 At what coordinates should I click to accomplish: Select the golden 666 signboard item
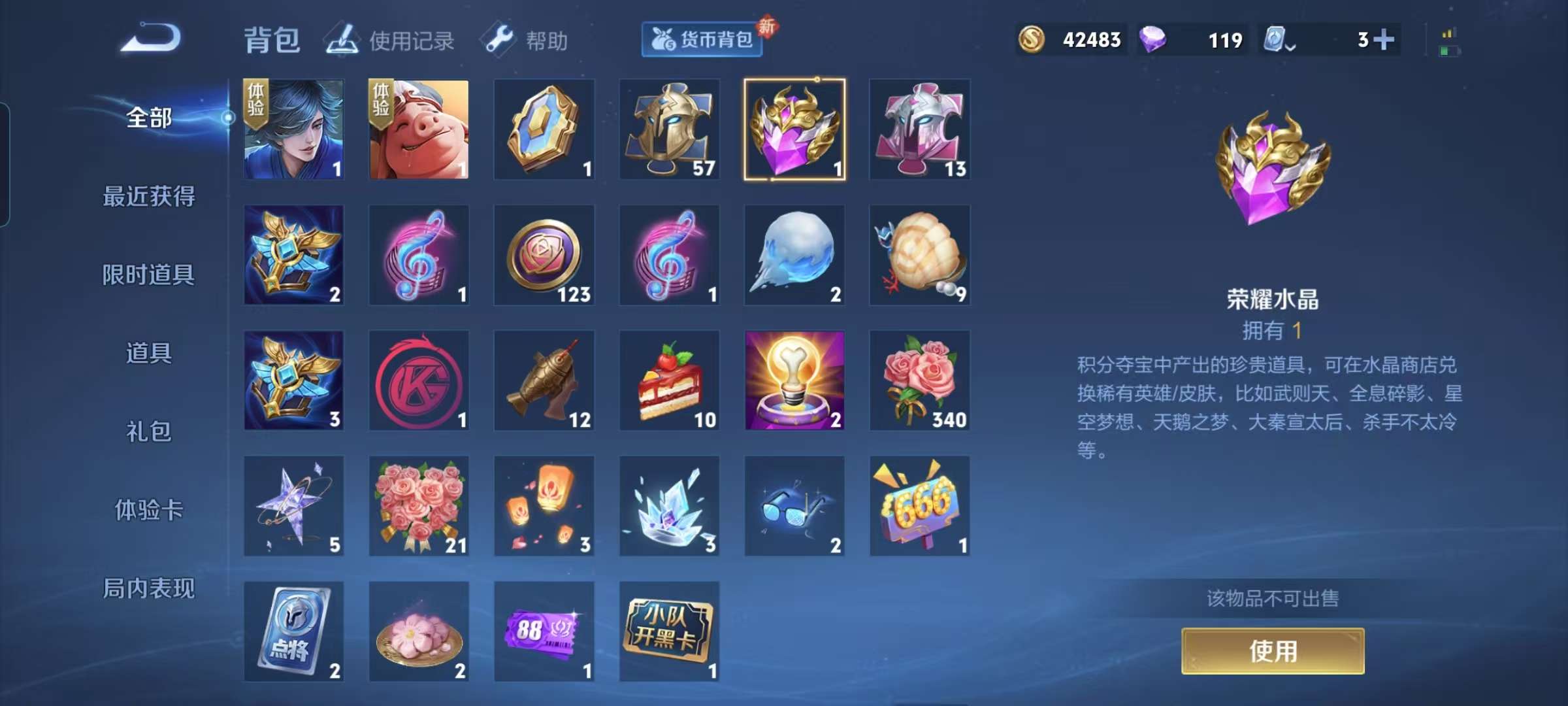tap(920, 507)
